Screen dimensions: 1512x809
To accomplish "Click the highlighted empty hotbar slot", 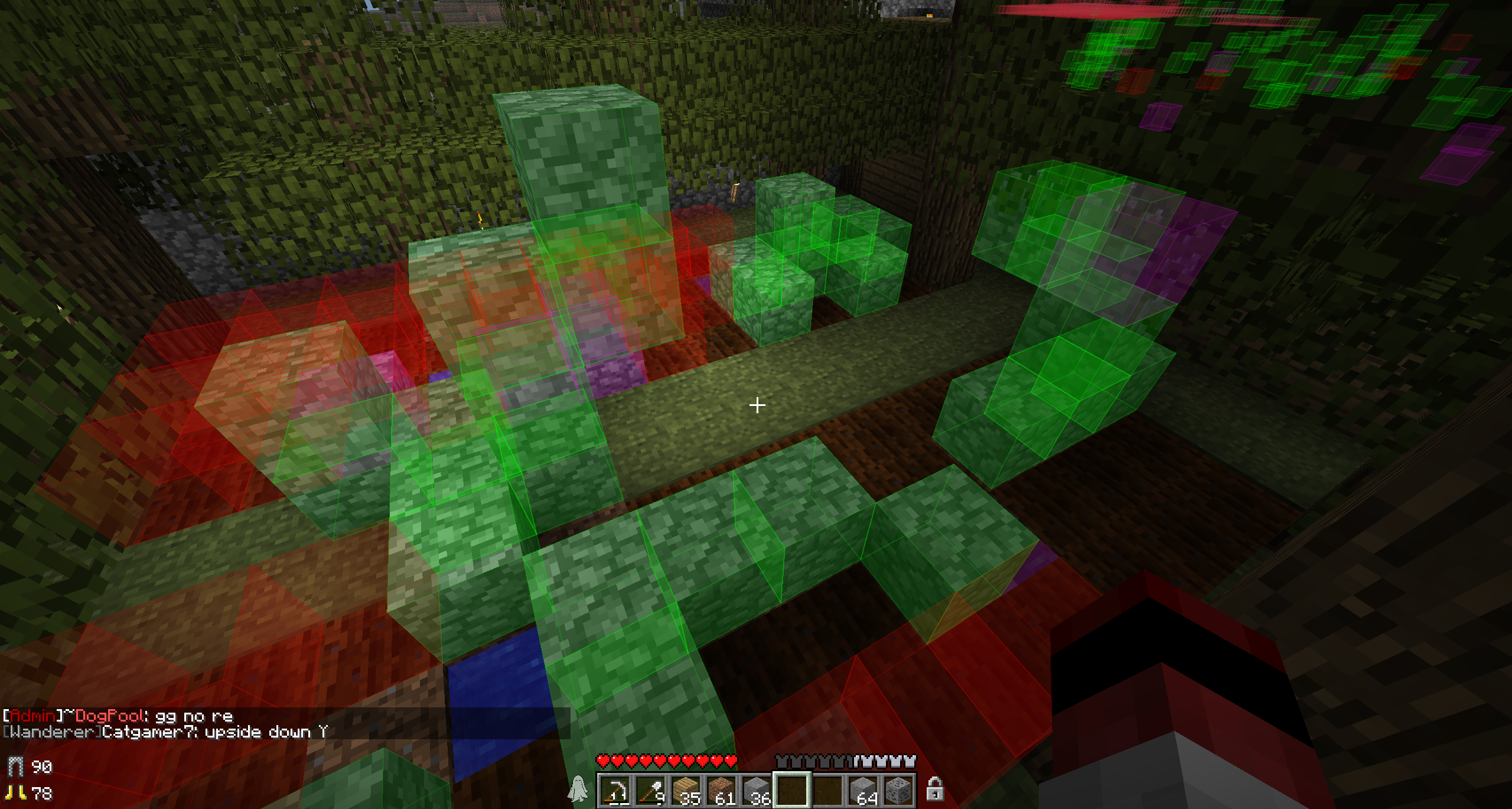I will 792,790.
